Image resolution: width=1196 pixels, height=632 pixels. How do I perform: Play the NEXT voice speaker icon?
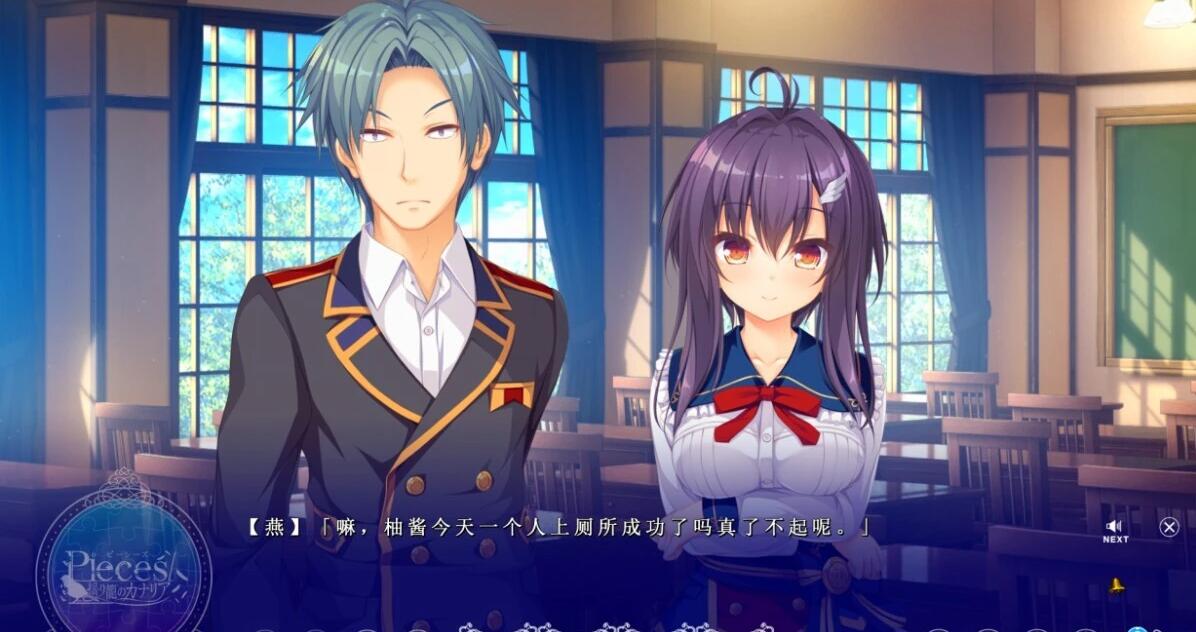[x=1114, y=527]
